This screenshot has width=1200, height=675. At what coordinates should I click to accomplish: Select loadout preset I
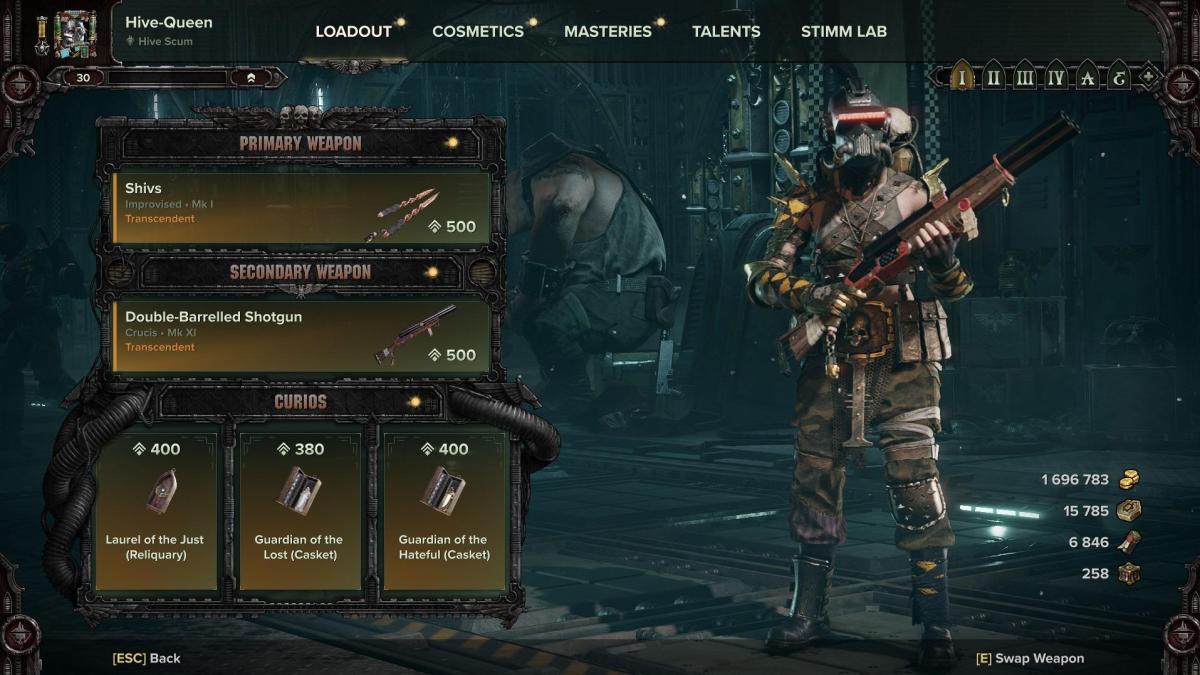coord(962,76)
